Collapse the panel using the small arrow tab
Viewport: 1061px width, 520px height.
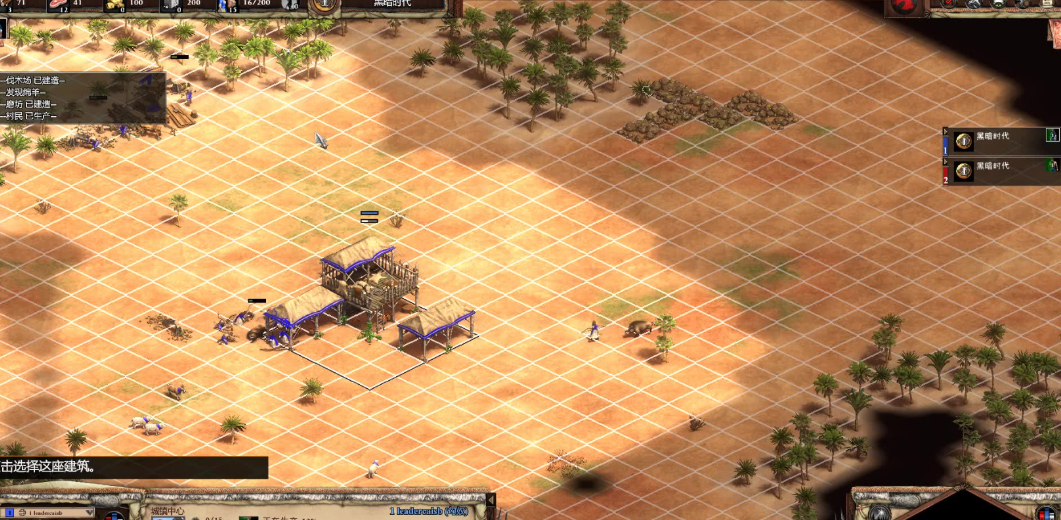click(491, 500)
